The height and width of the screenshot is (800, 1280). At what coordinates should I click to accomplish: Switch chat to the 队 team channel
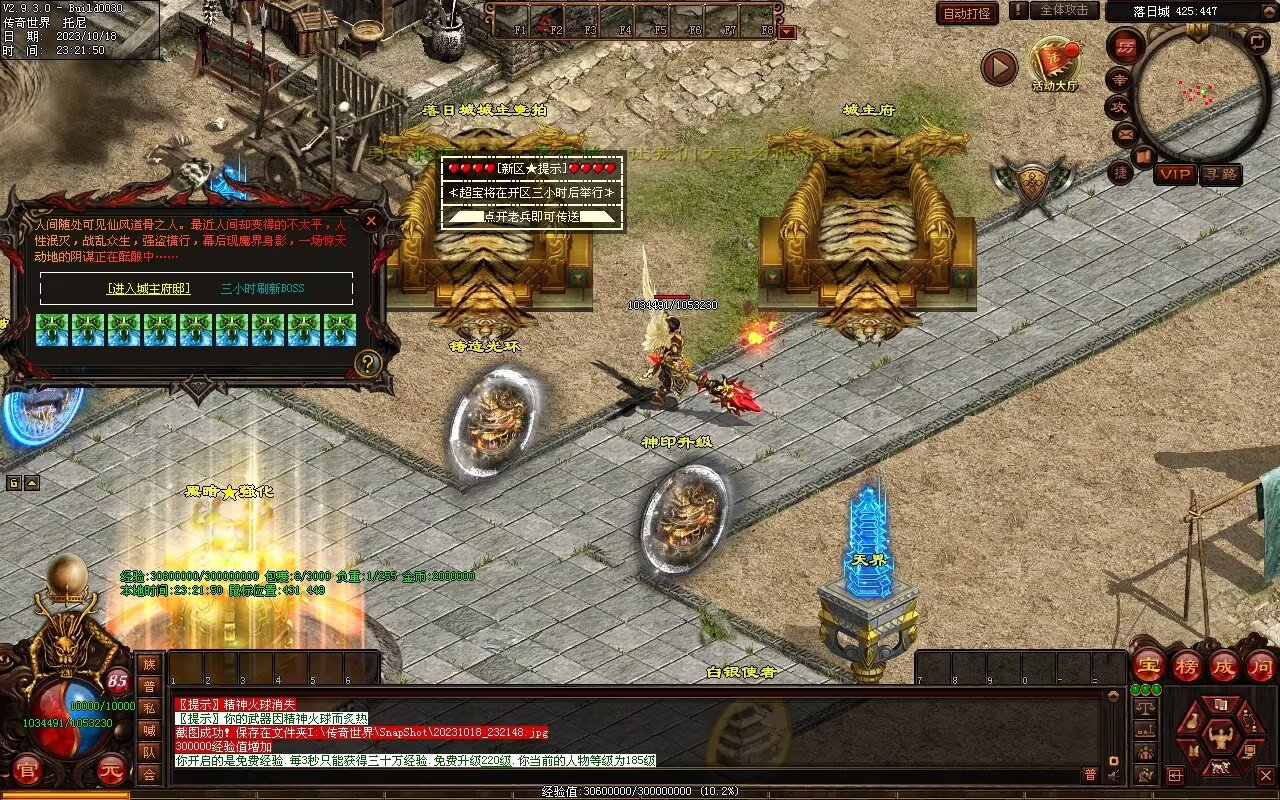tap(149, 752)
